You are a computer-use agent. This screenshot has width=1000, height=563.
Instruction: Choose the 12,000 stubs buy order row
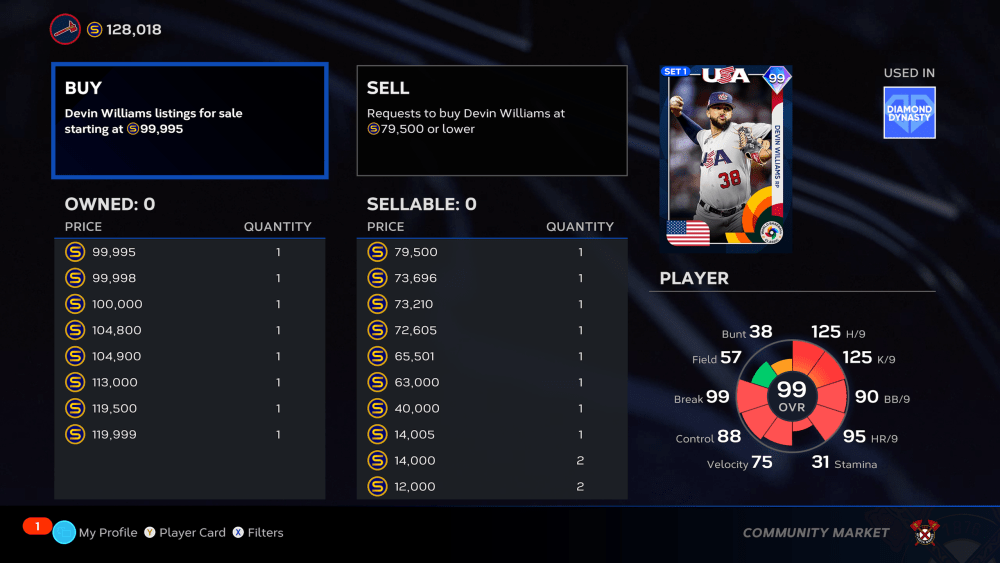pos(492,486)
